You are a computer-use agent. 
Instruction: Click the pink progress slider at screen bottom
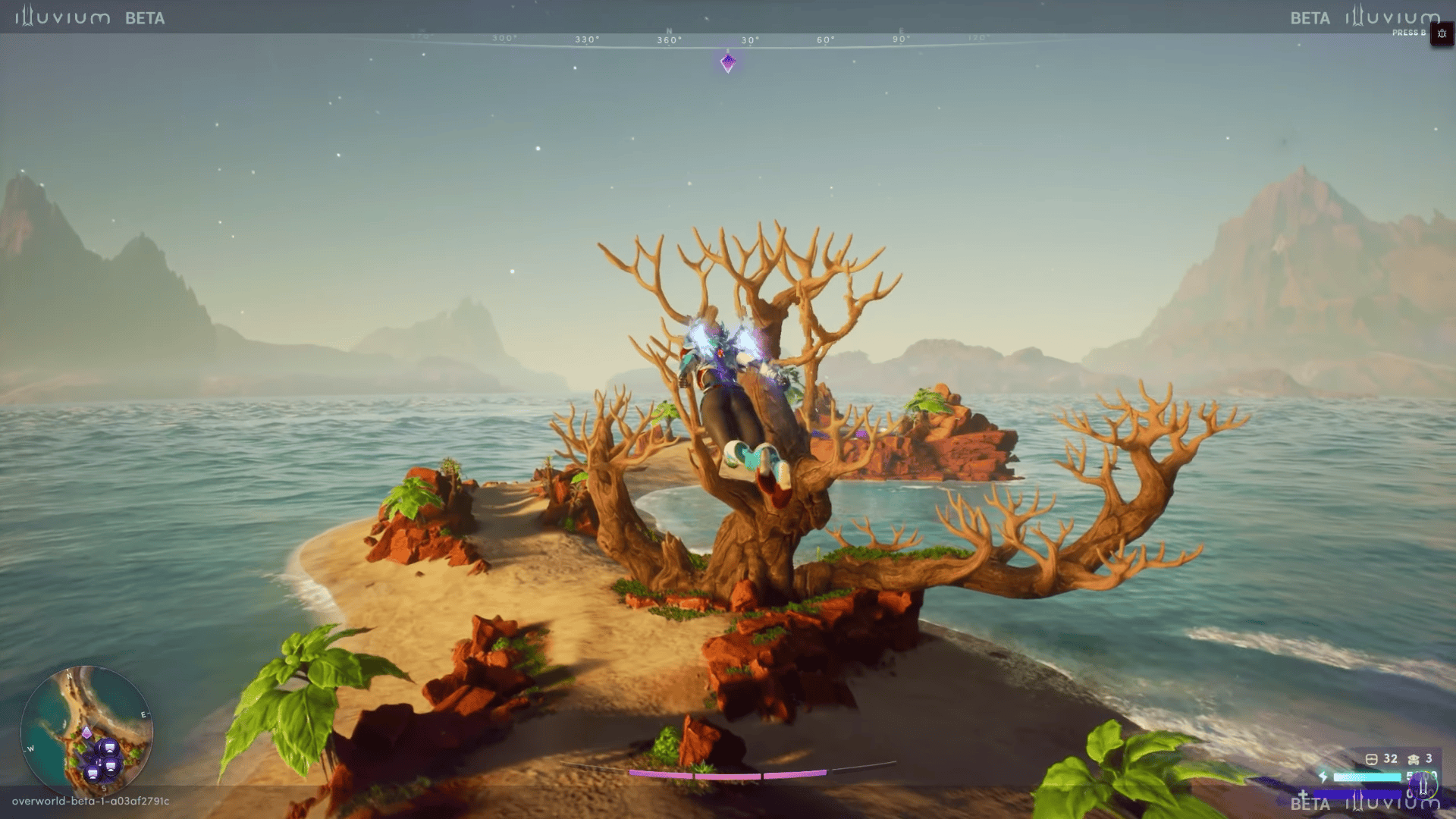coord(728,775)
